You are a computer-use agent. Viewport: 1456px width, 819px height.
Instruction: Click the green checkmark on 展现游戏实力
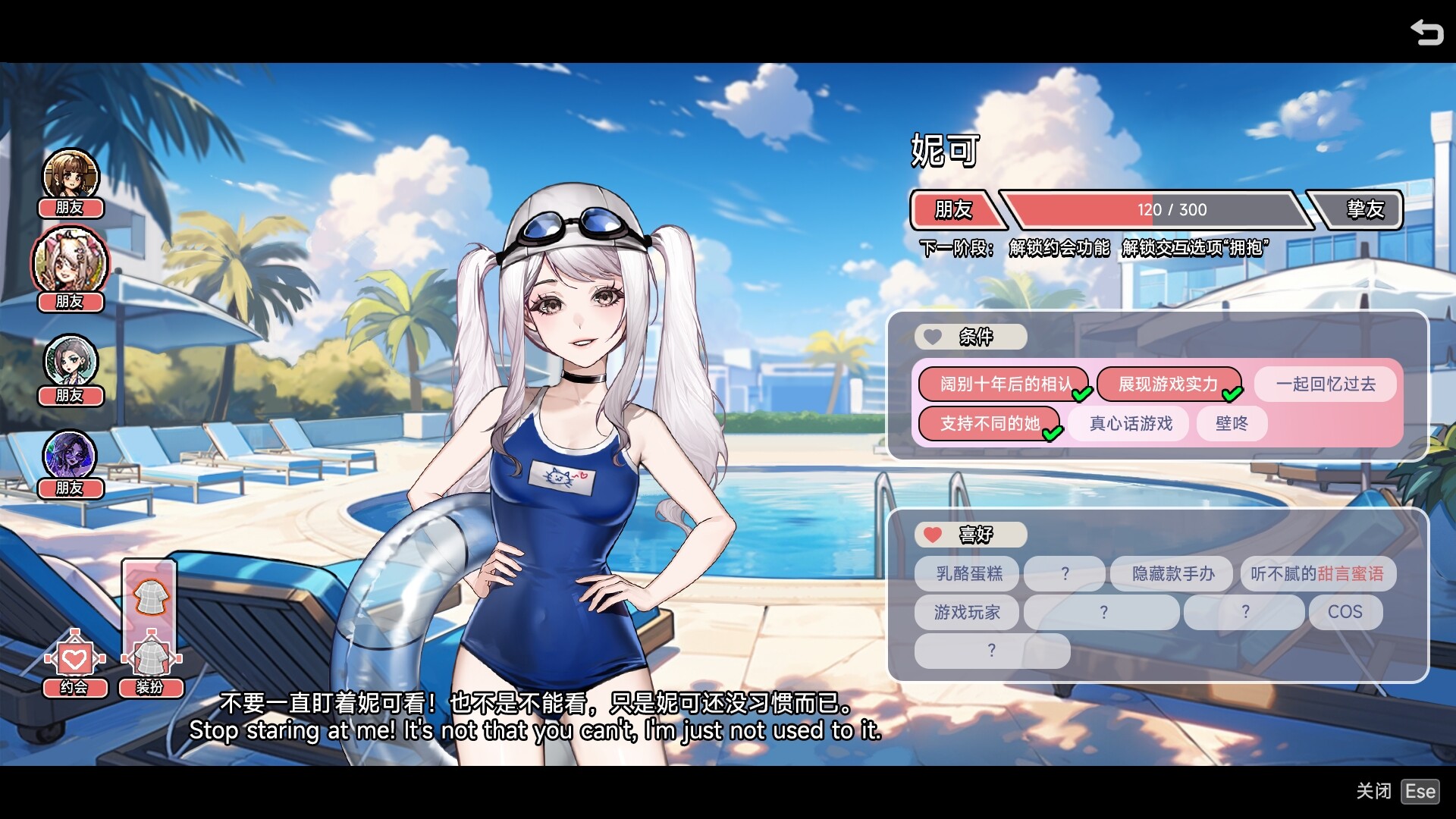[x=1232, y=393]
